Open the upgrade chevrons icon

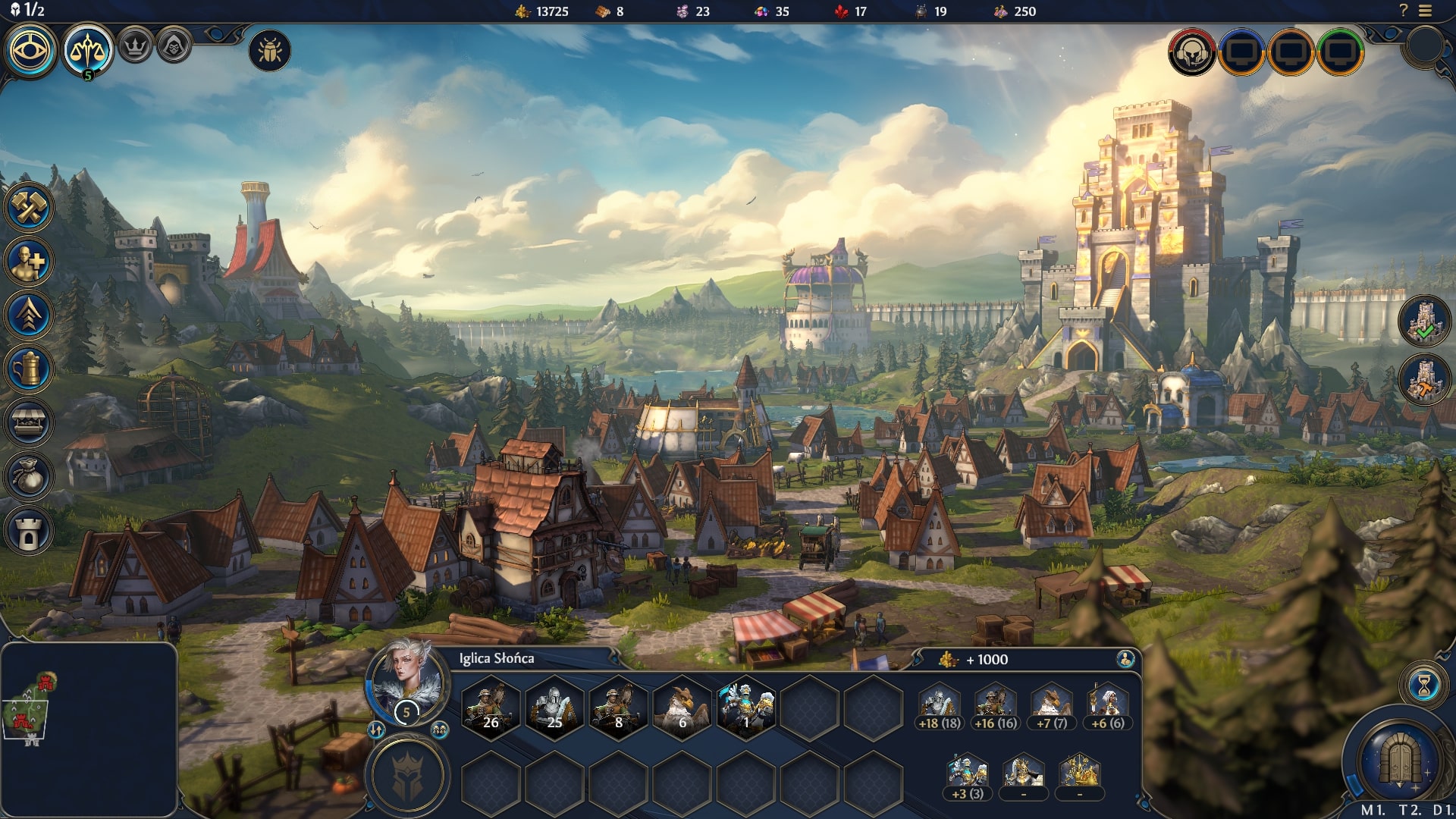pos(29,315)
